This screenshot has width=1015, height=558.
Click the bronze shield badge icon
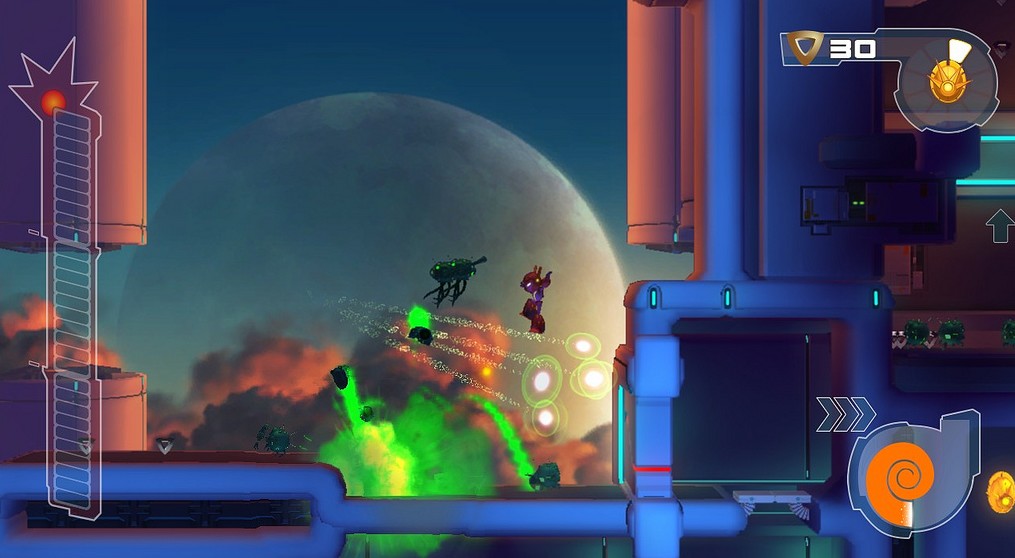[802, 47]
